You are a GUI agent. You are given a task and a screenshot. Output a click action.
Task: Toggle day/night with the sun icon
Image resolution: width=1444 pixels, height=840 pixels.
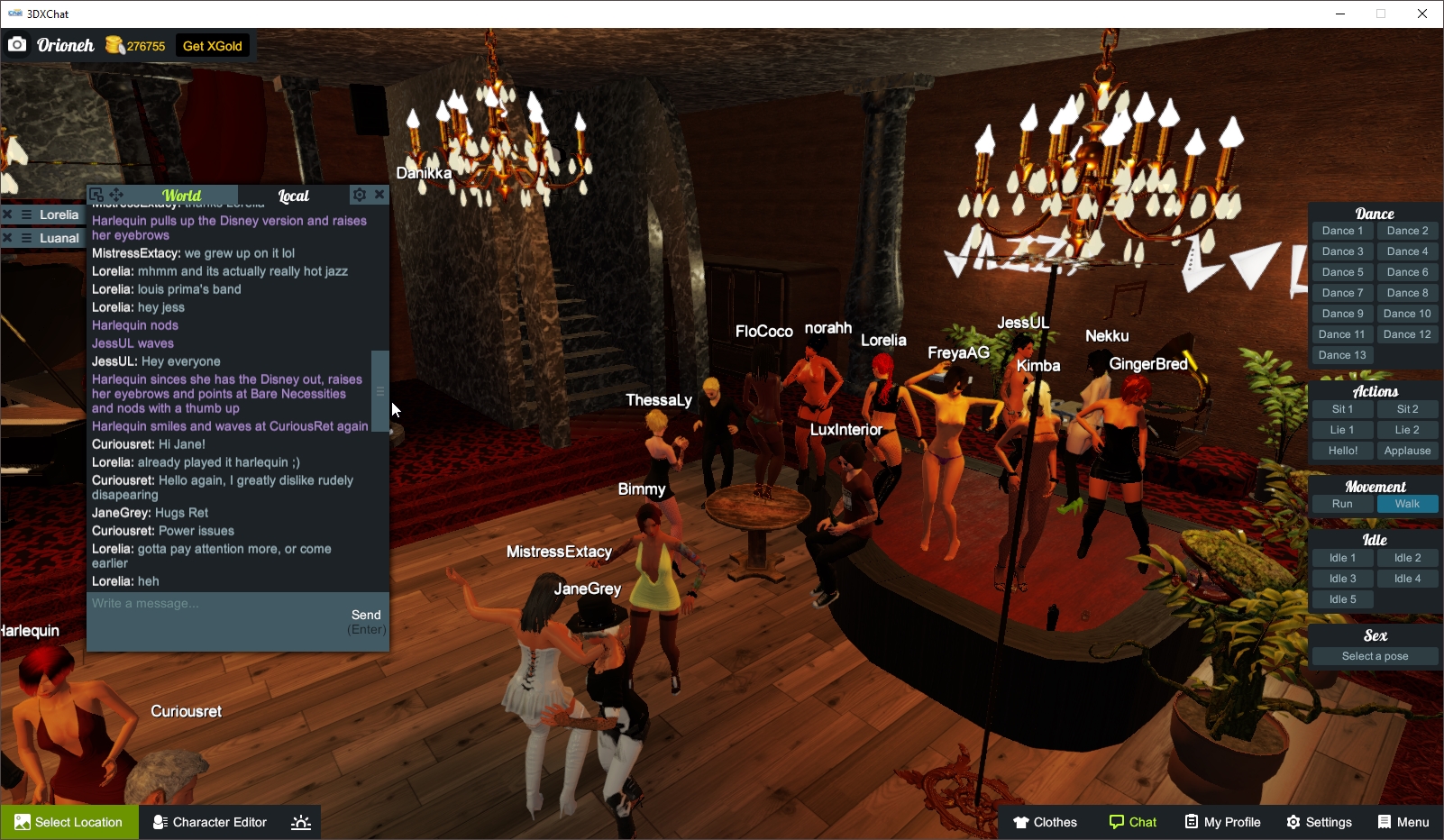point(300,822)
